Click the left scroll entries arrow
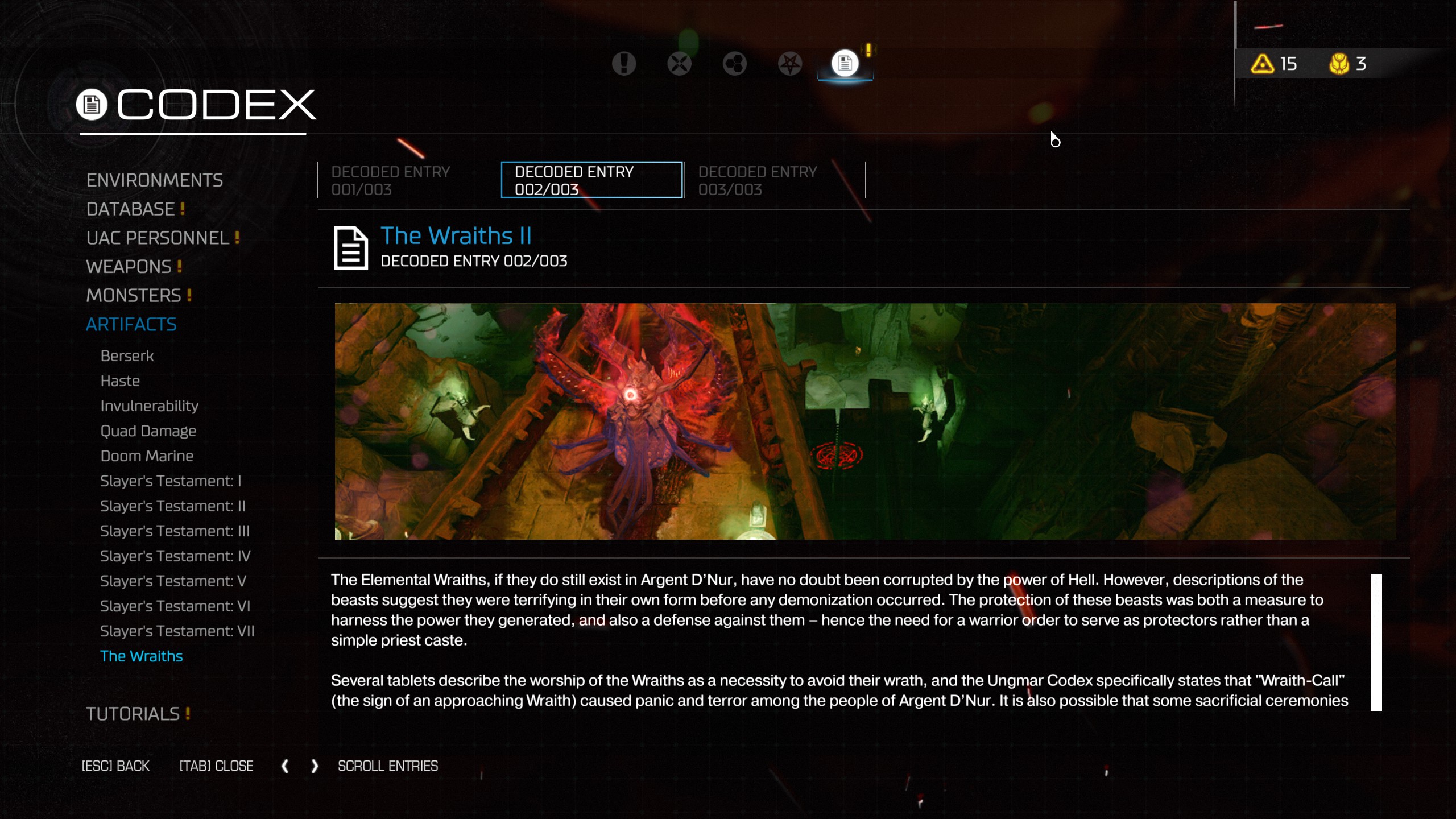This screenshot has height=819, width=1456. 286,766
